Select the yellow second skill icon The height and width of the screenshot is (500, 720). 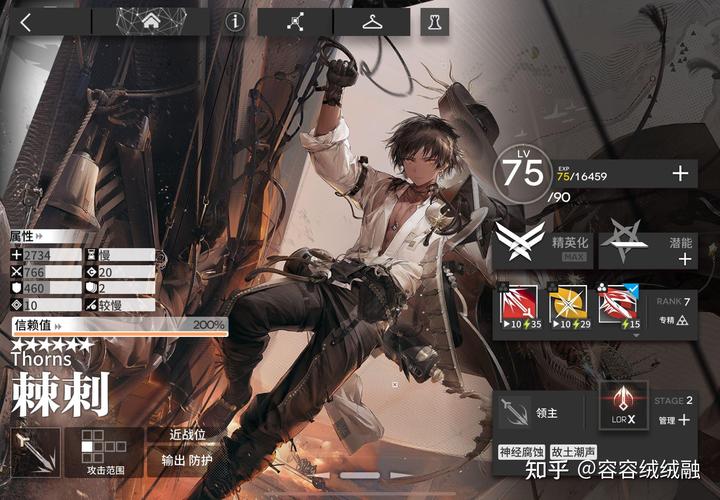(567, 307)
